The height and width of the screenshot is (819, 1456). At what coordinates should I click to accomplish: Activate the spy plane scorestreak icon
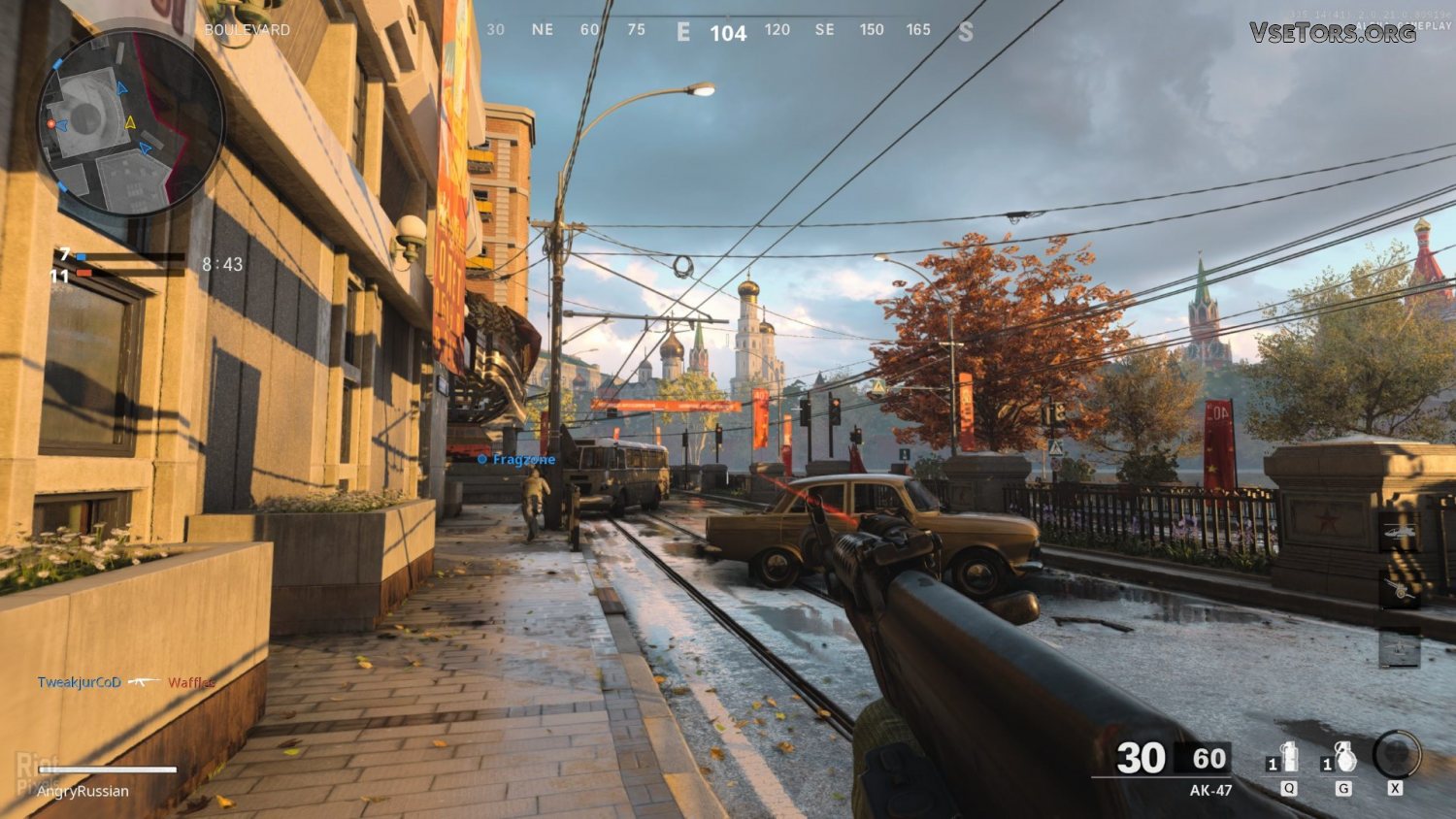(1399, 645)
